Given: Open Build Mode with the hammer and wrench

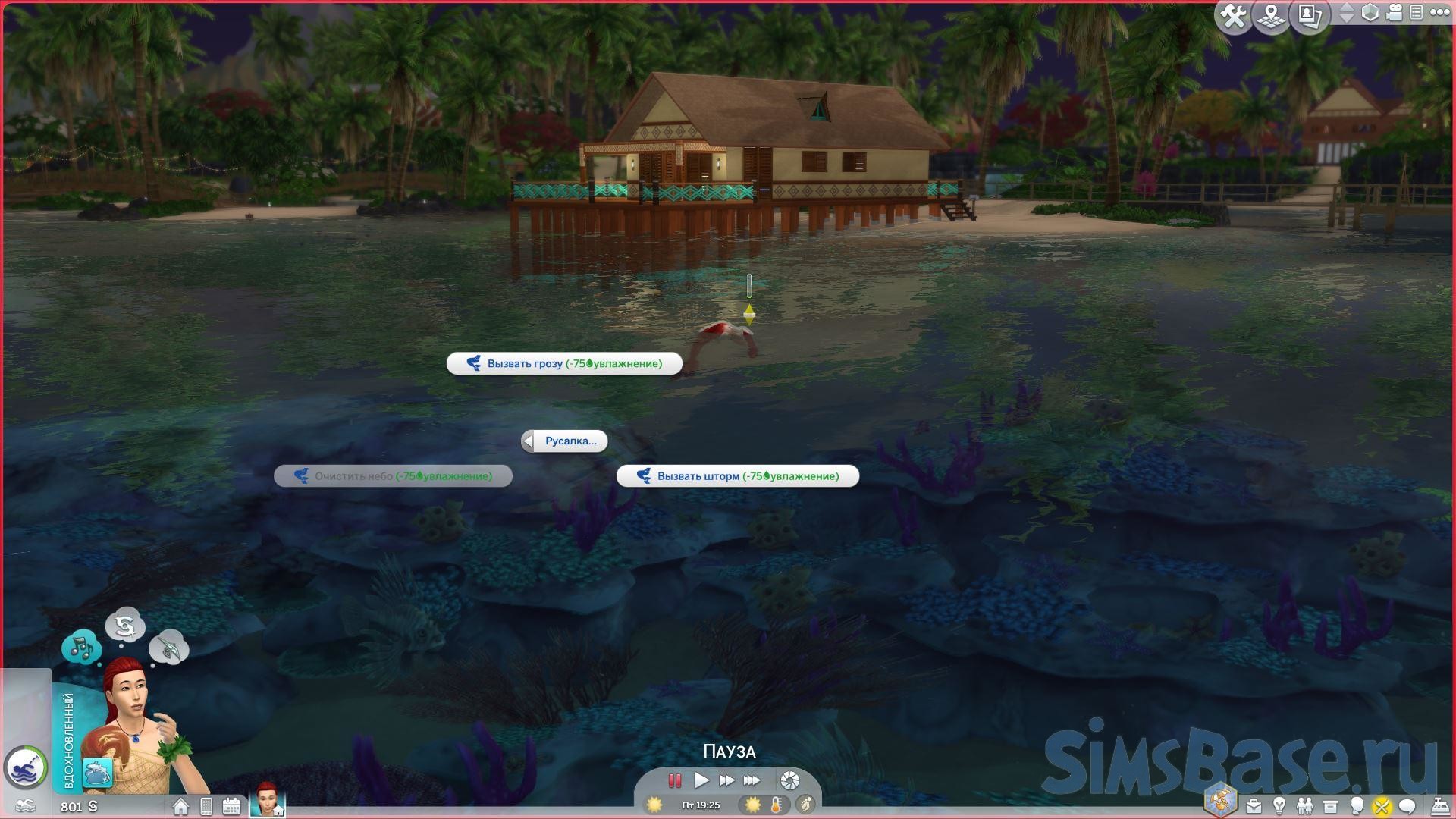Looking at the screenshot, I should pyautogui.click(x=1234, y=16).
